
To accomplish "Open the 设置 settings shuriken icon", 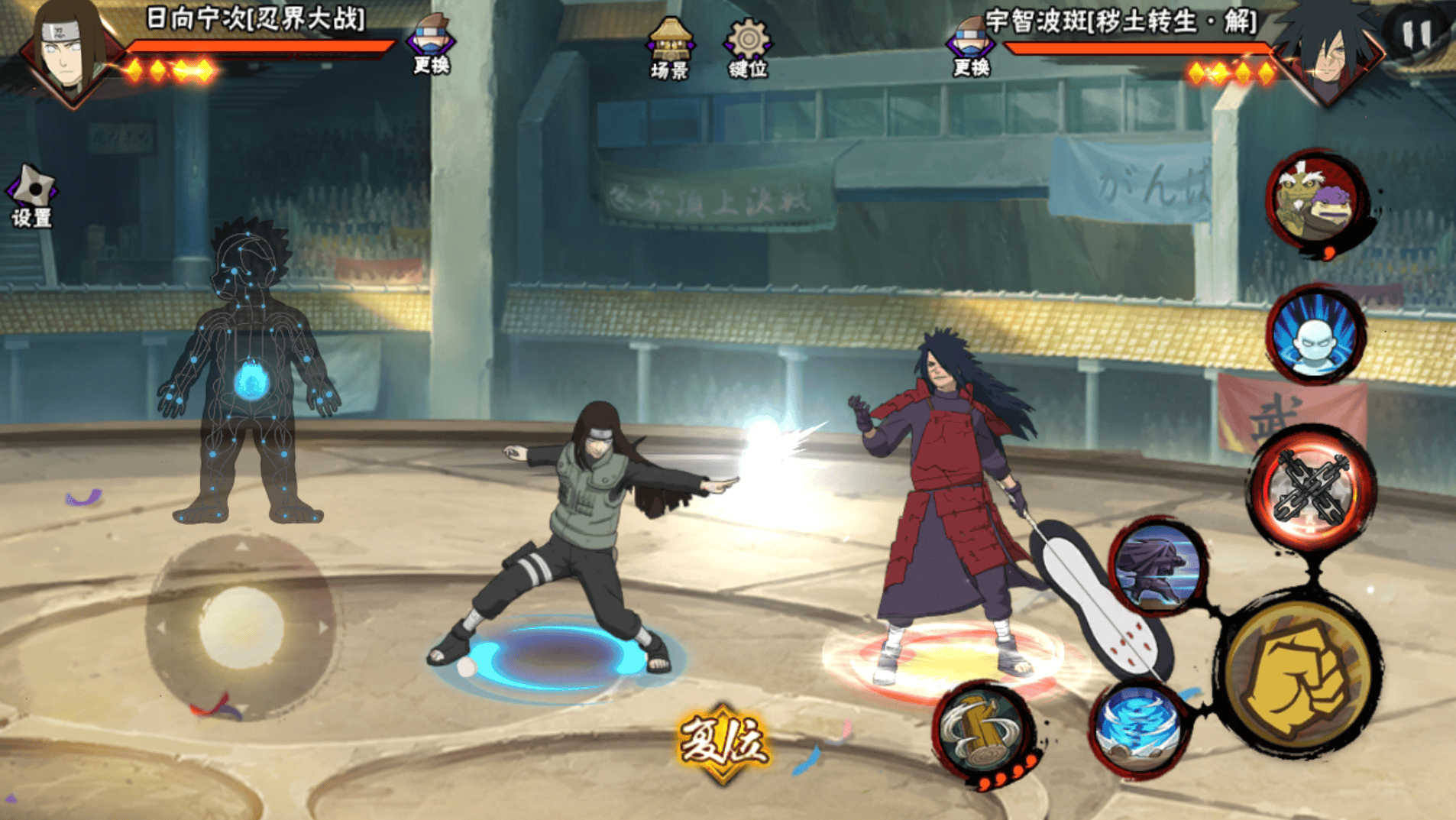I will tap(32, 196).
